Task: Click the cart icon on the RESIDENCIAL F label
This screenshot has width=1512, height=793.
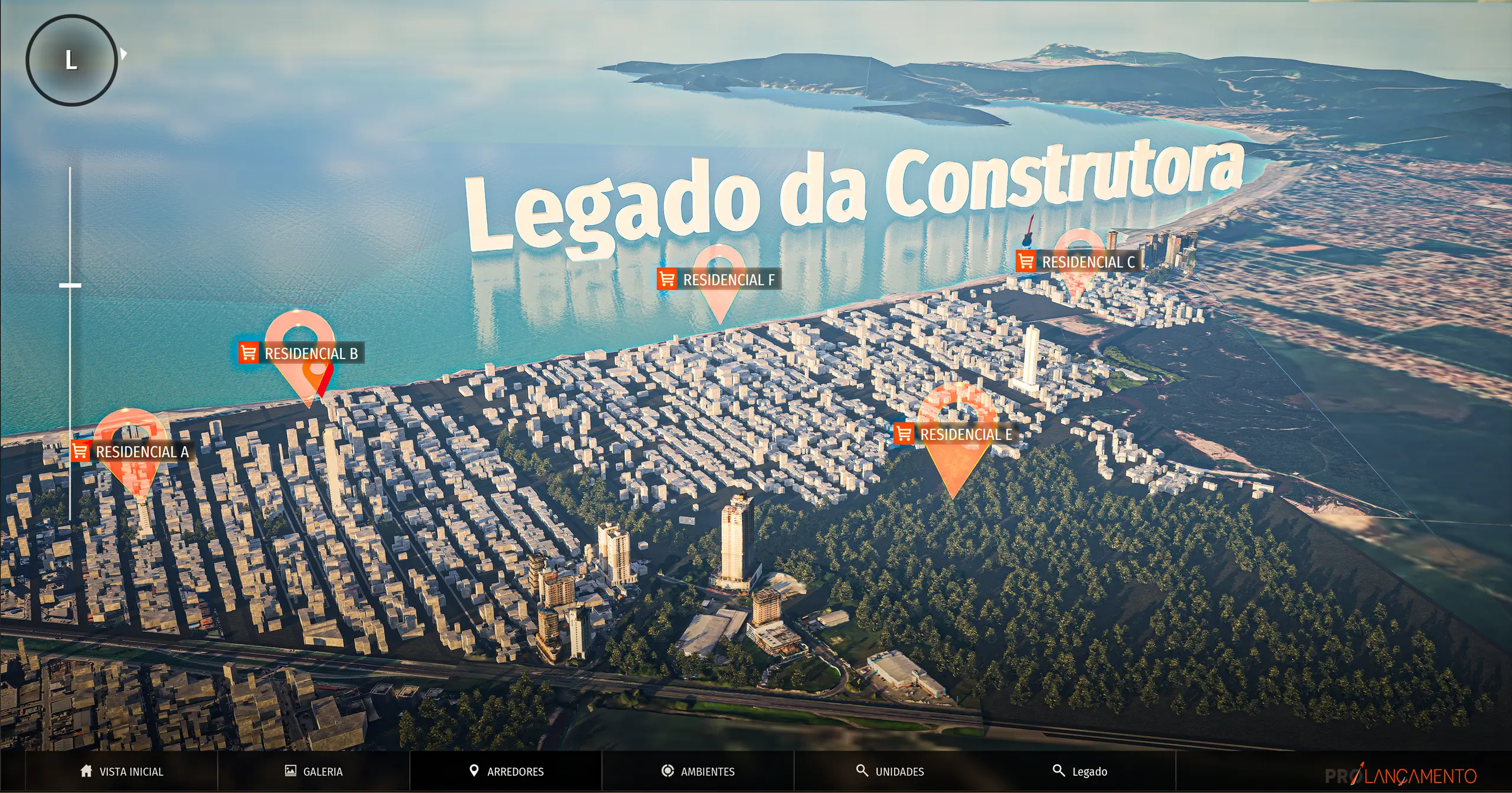Action: 668,279
